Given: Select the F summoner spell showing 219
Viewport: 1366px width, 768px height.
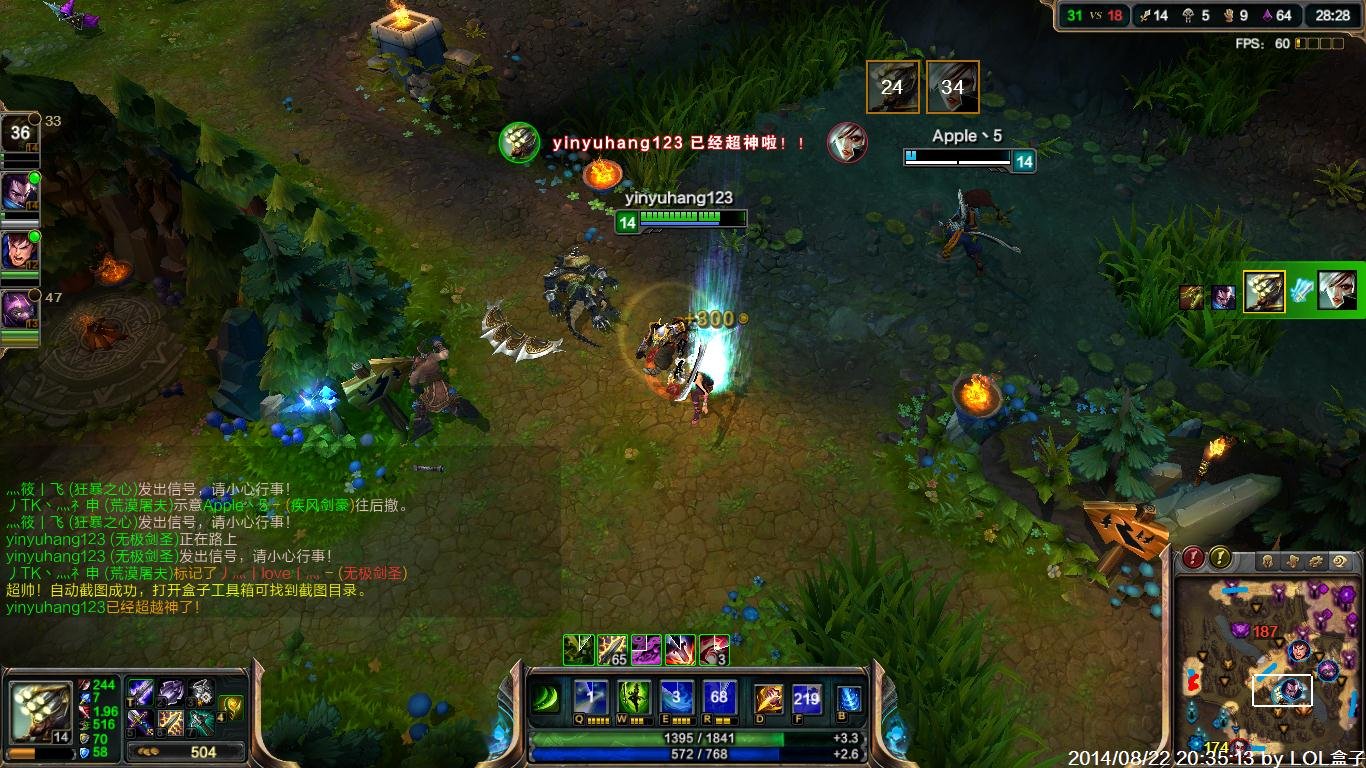Looking at the screenshot, I should pyautogui.click(x=806, y=698).
